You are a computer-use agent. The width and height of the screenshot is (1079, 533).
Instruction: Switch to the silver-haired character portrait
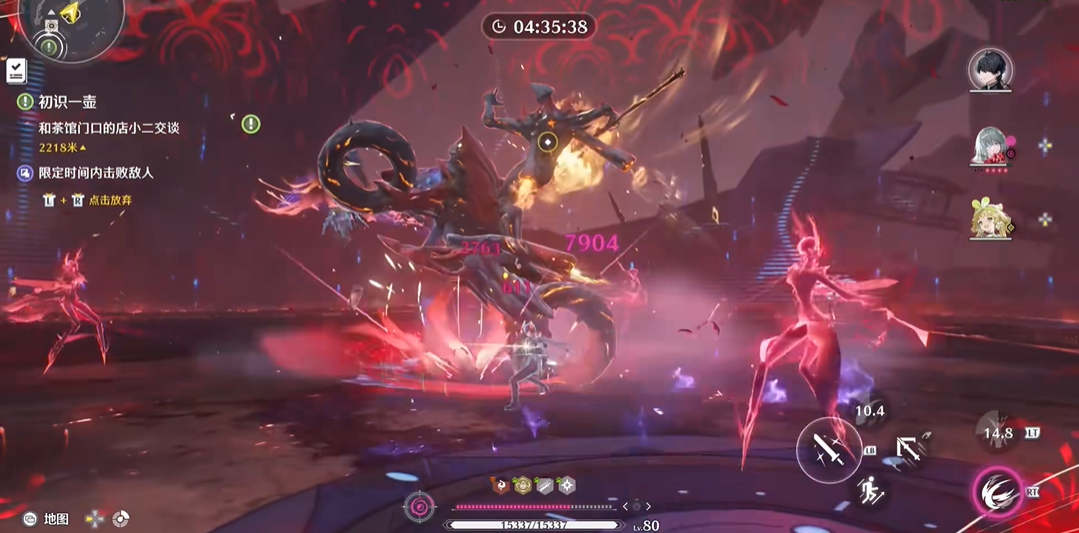point(990,147)
